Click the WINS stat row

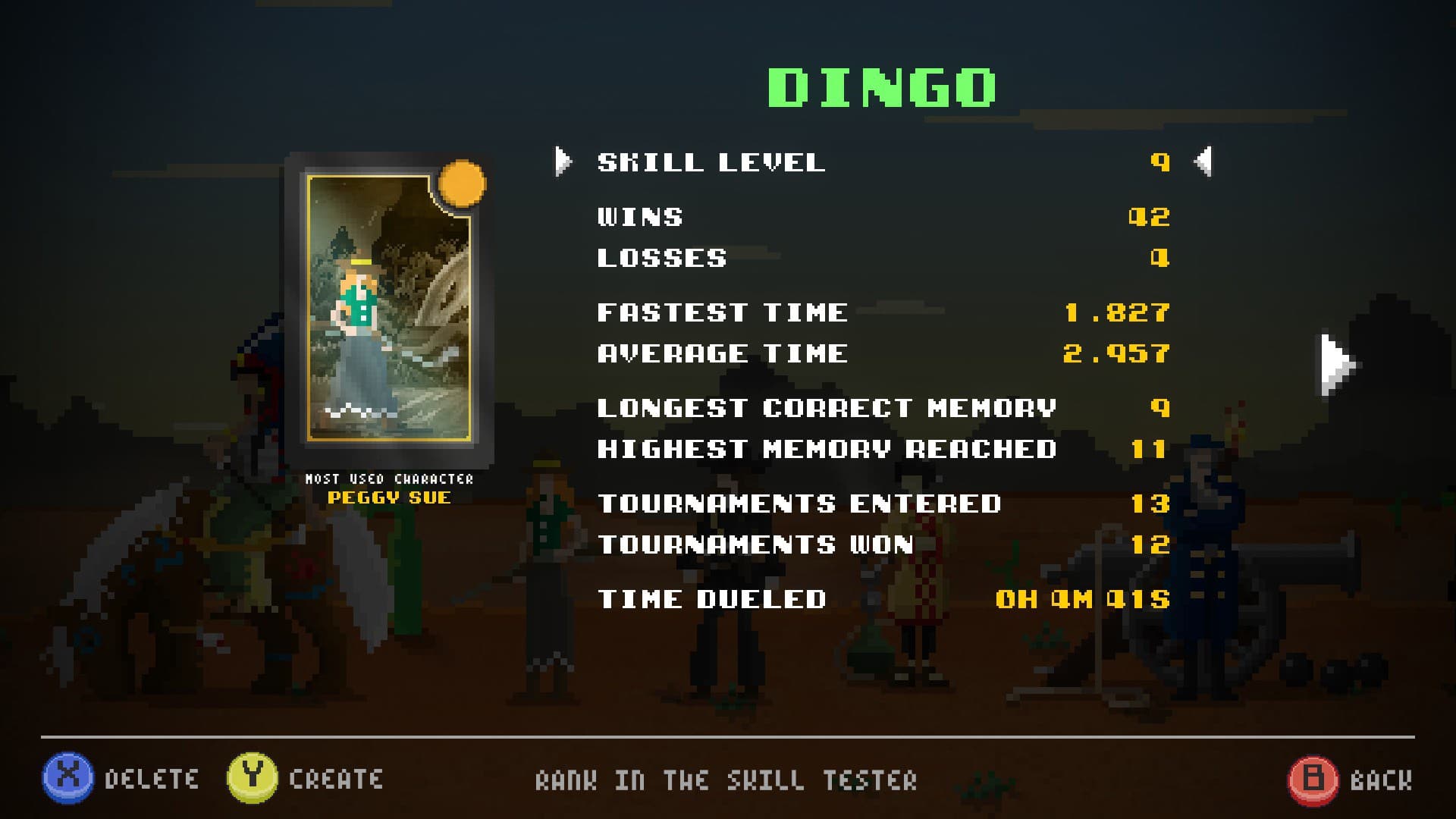tap(641, 216)
